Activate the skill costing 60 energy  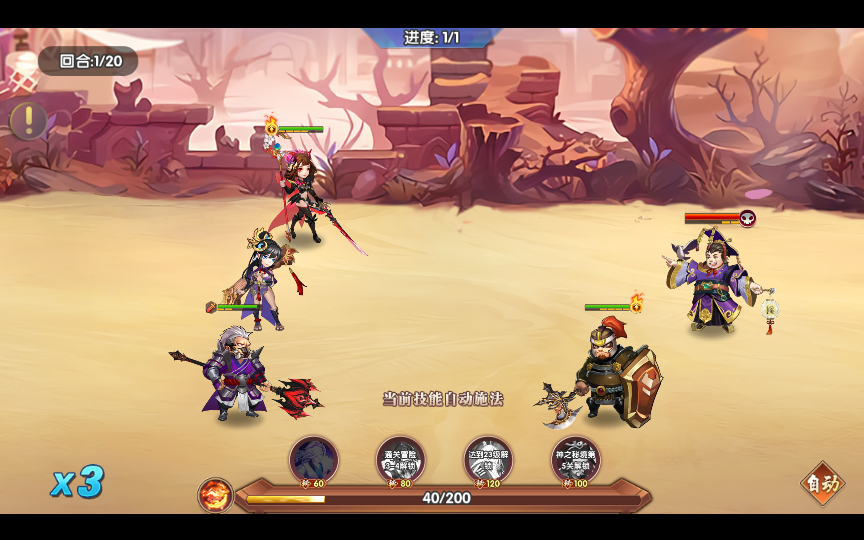pos(314,460)
